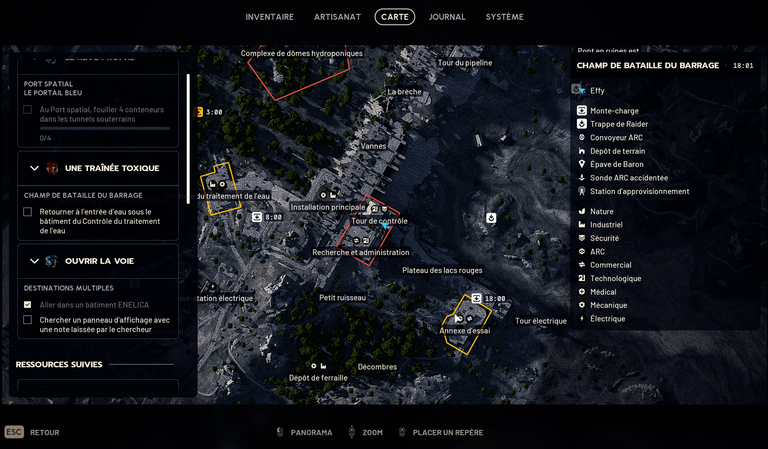Collapse the Ouvrir la Voie quest

pos(35,261)
